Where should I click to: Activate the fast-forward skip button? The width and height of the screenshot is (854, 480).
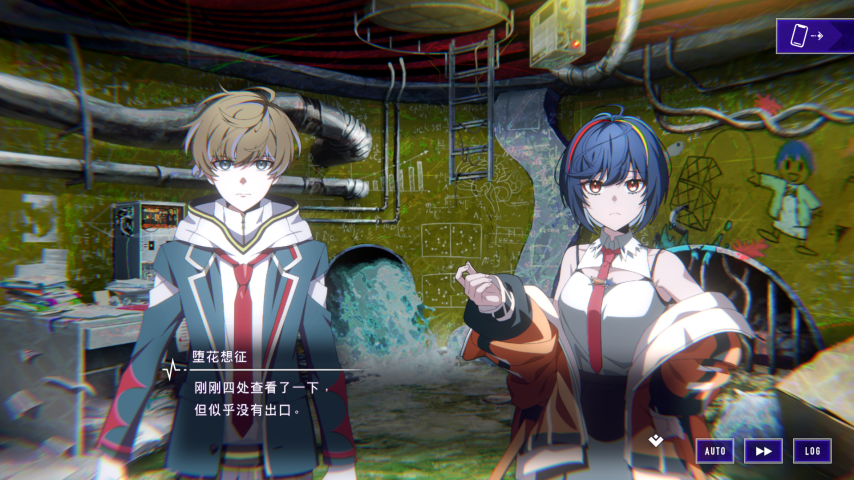[x=763, y=451]
